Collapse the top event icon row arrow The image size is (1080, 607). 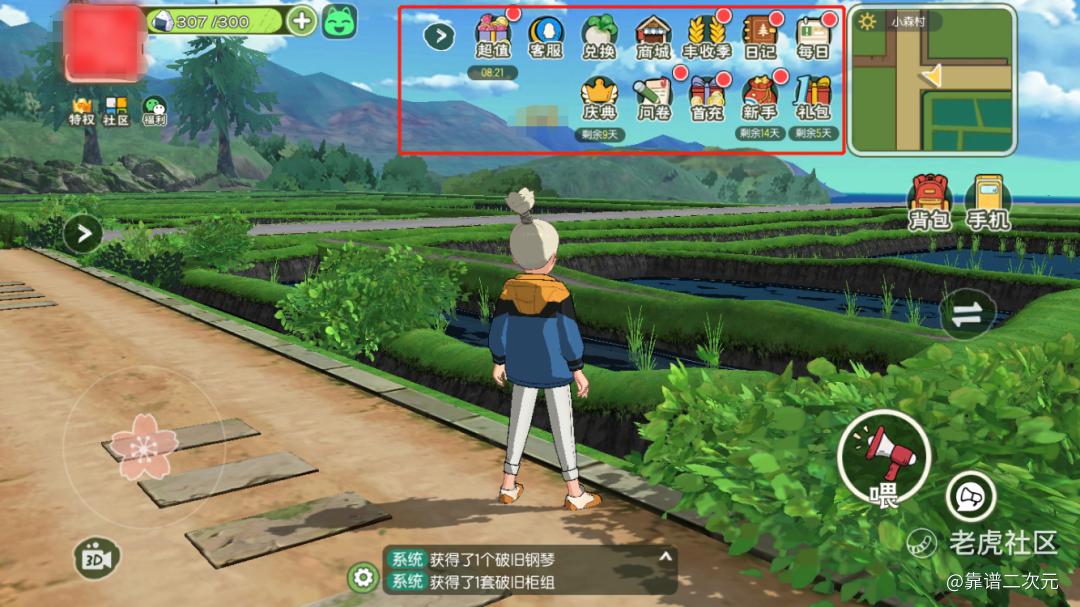(x=439, y=36)
